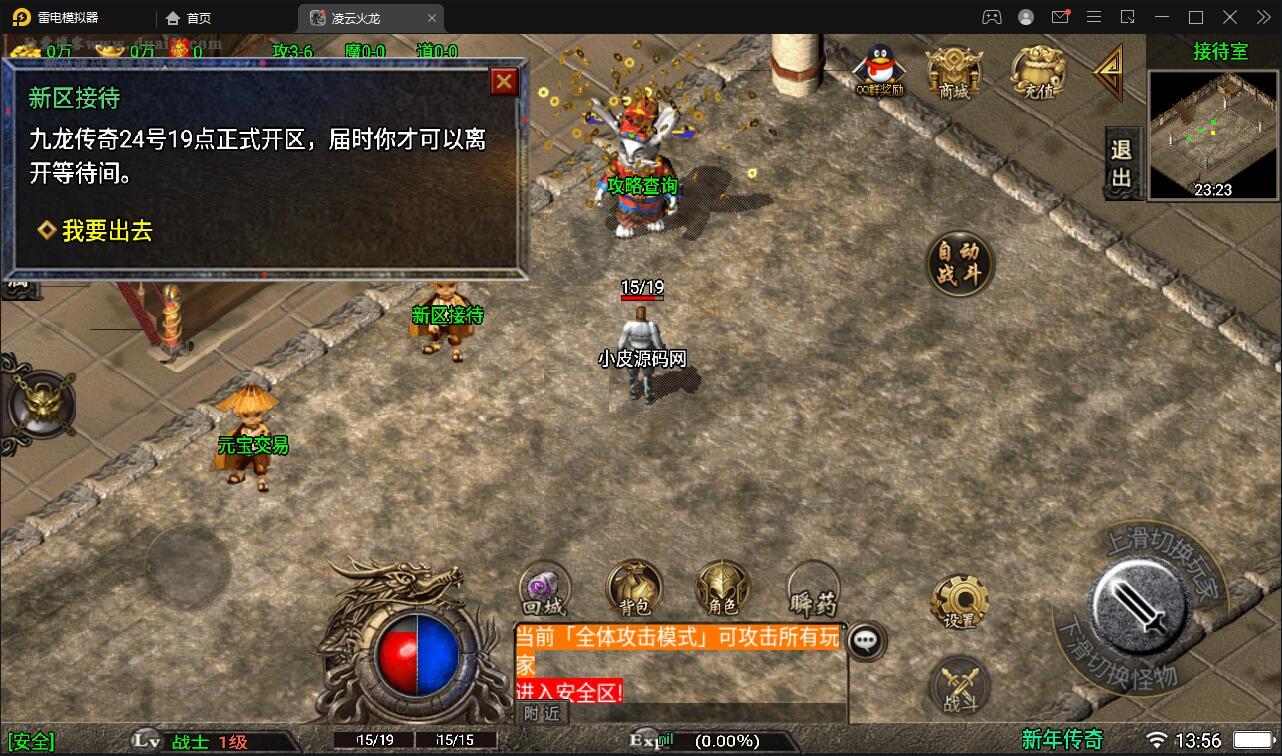This screenshot has width=1282, height=756.
Task: Collapse the minimap panel via gold arrow
Action: pos(1108,75)
